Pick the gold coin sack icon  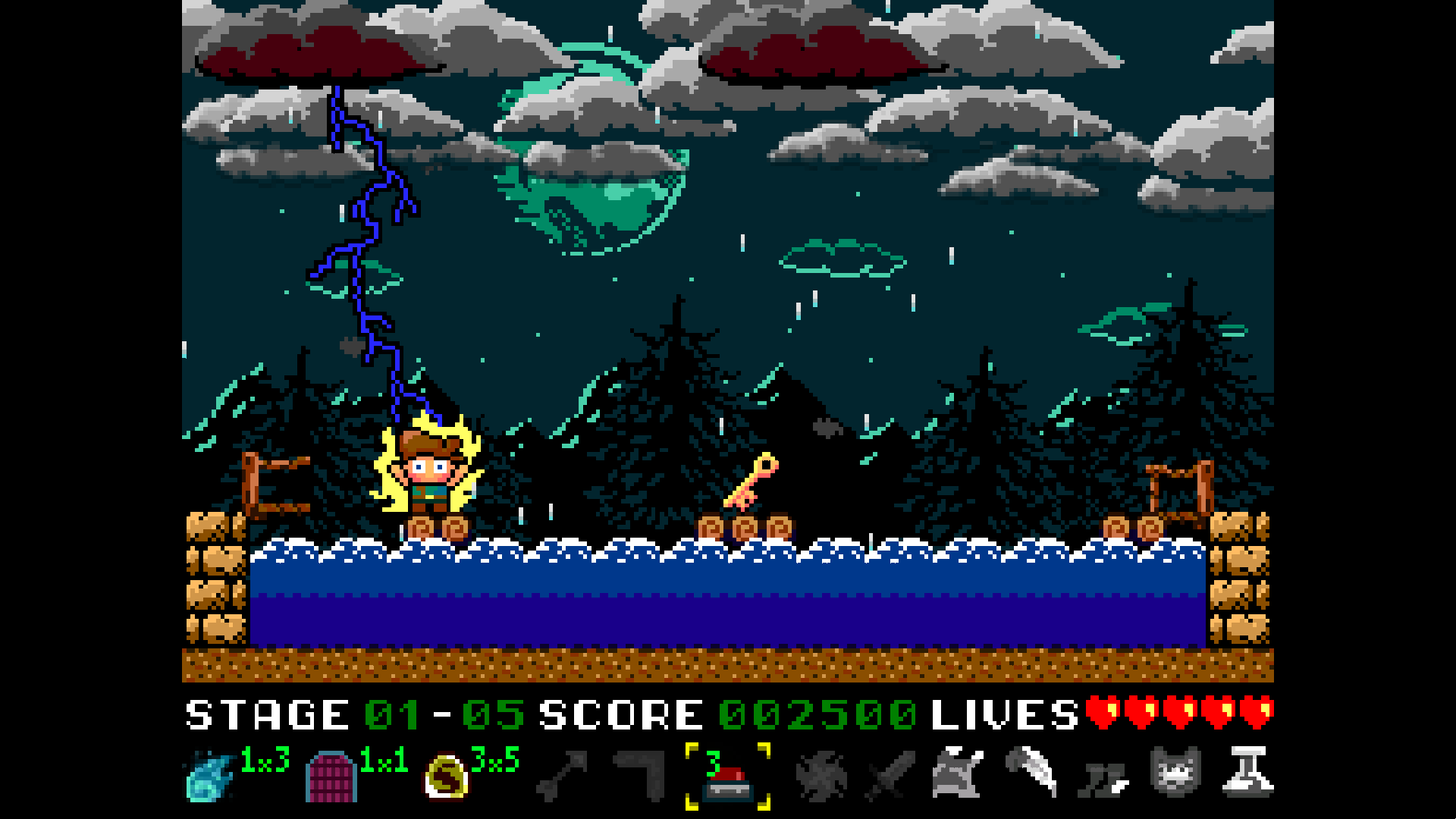pyautogui.click(x=446, y=777)
